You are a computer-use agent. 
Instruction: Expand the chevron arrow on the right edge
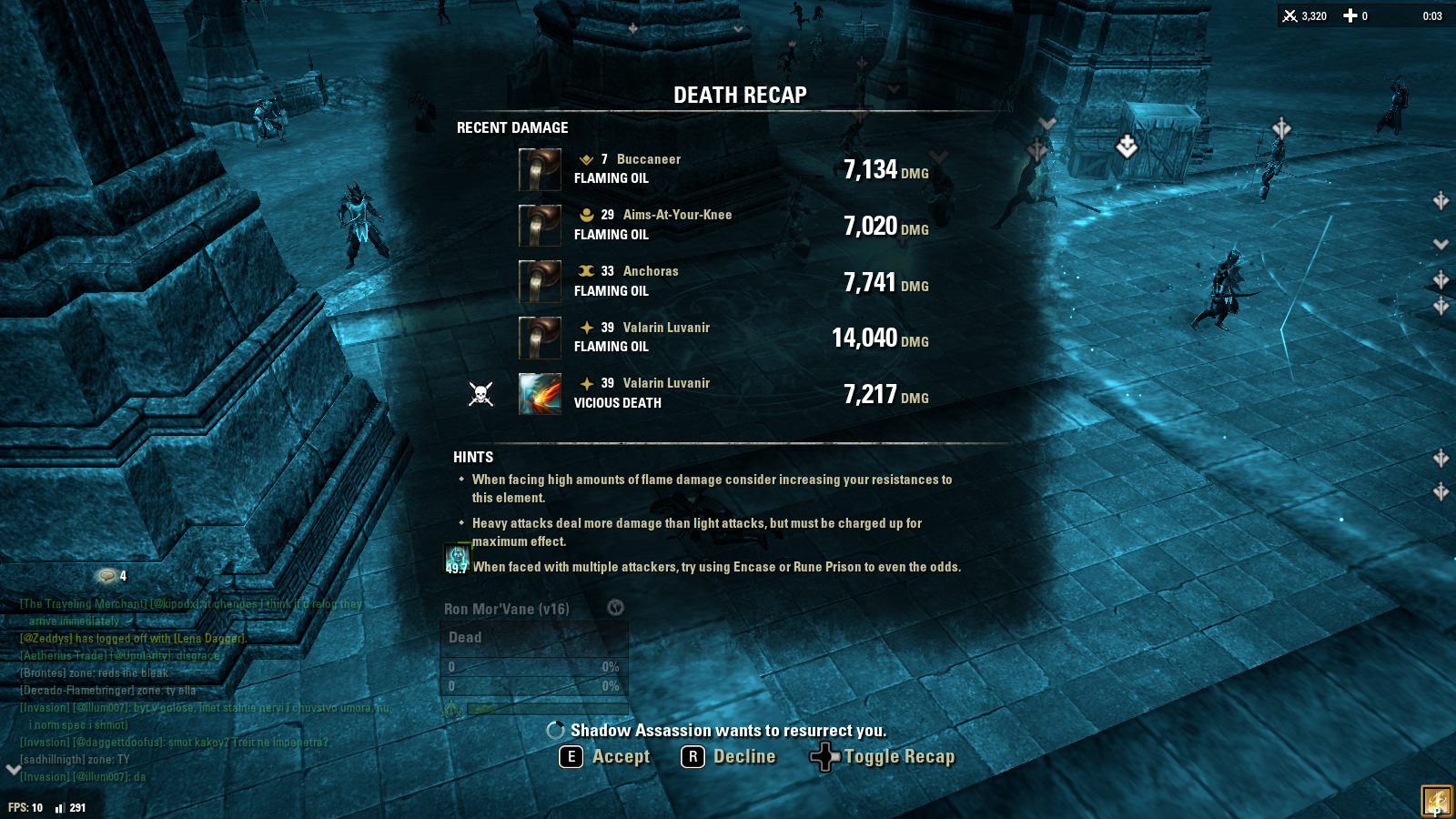pos(1442,244)
